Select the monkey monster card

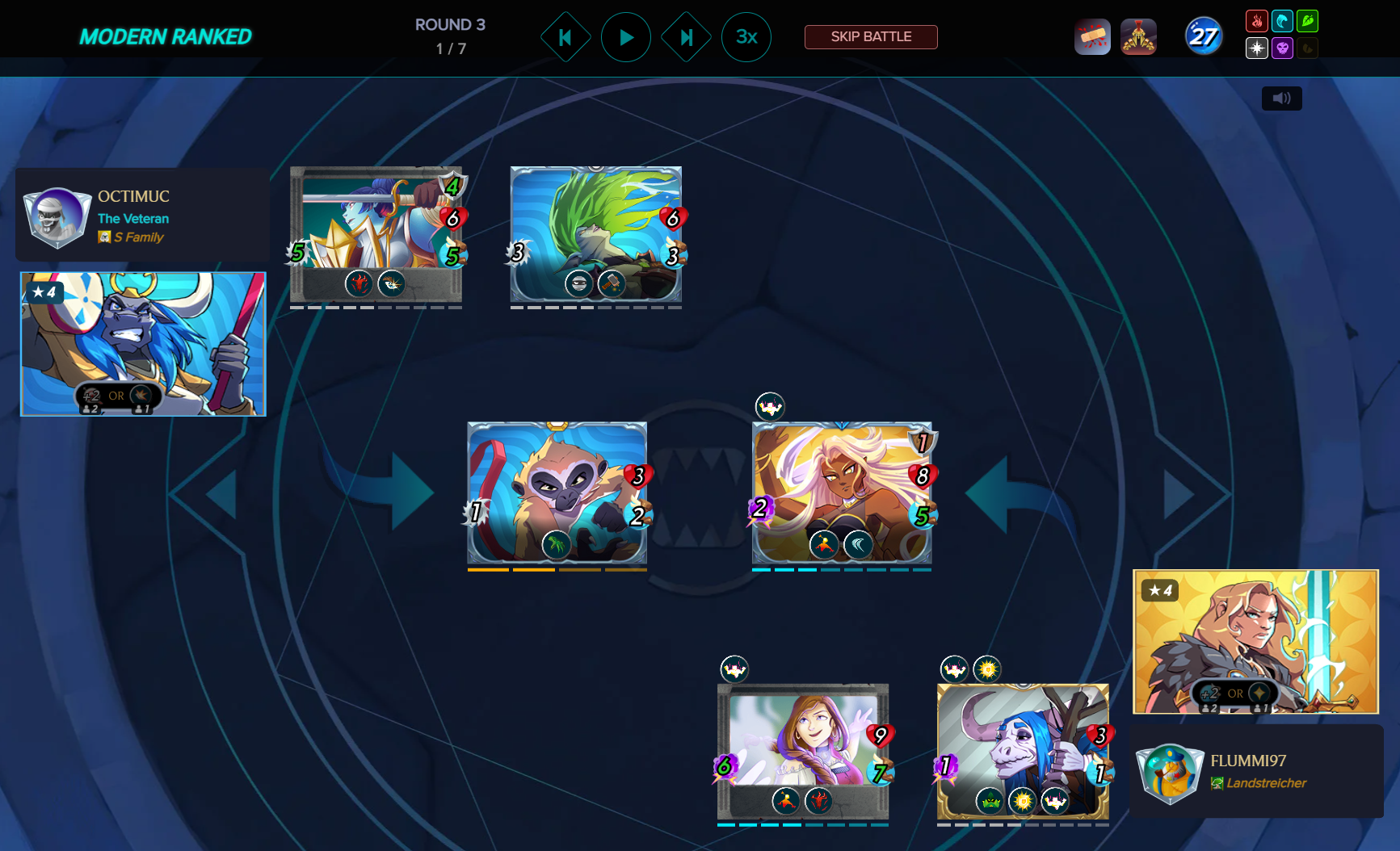click(557, 492)
